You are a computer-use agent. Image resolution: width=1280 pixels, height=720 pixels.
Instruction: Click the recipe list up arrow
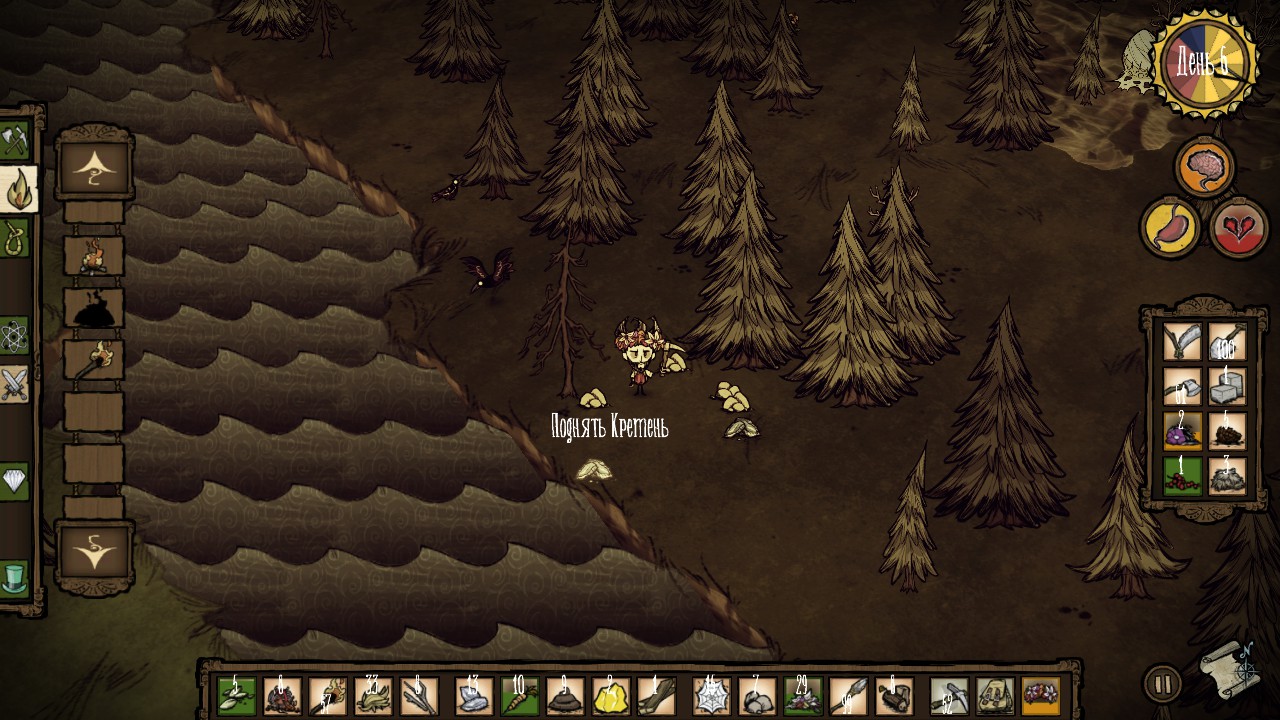(x=94, y=167)
